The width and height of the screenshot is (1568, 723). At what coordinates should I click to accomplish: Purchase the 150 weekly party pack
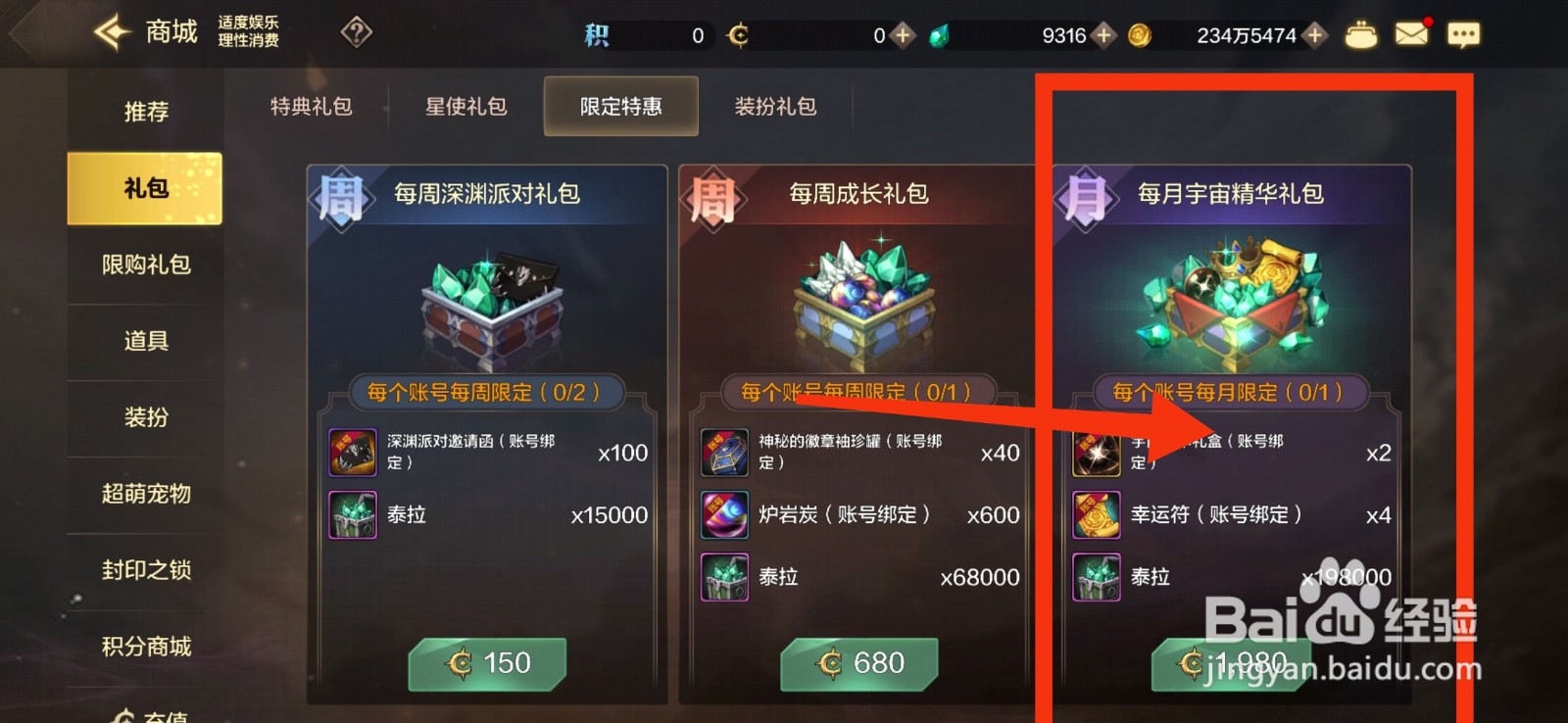click(x=487, y=663)
